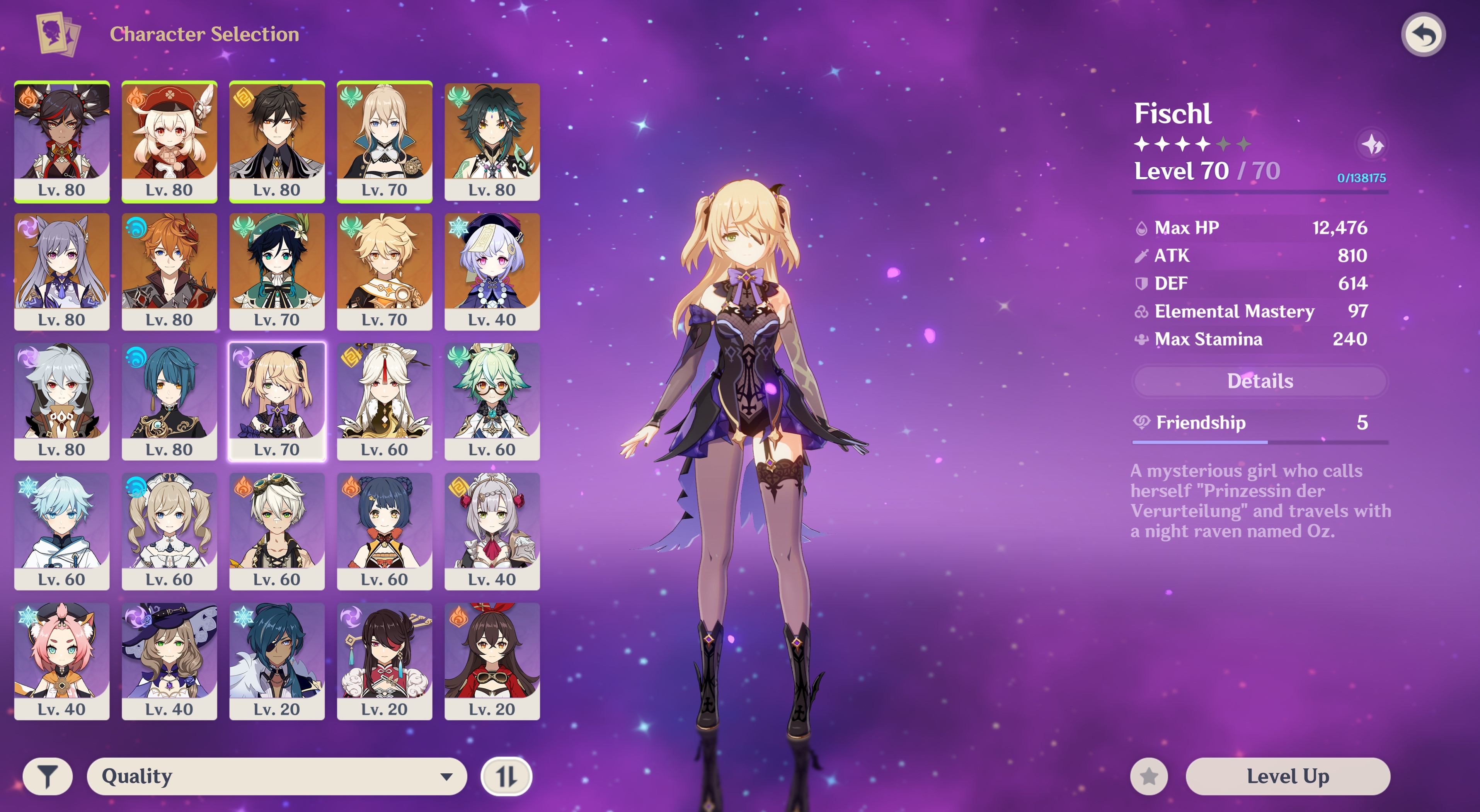The width and height of the screenshot is (1480, 812).
Task: Click the Friendship heart icon
Action: (x=1143, y=423)
